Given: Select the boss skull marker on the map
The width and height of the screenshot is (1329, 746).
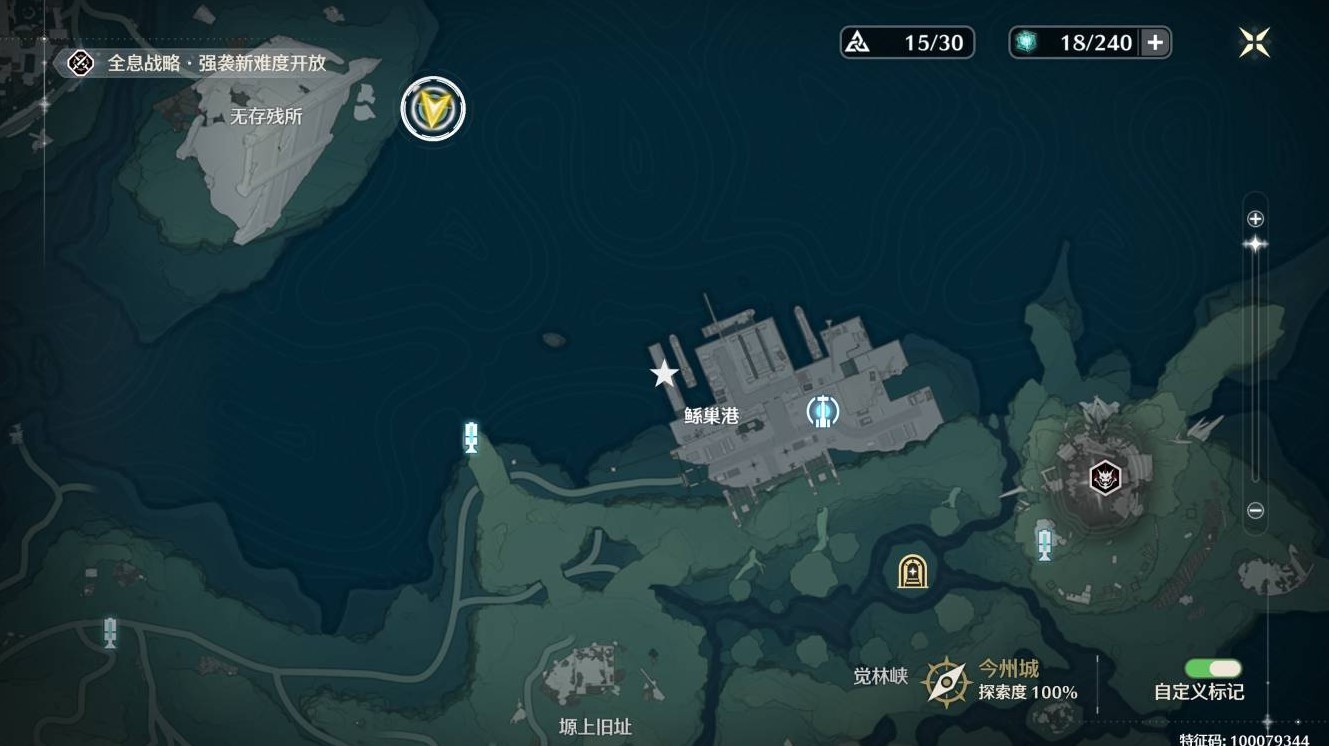Looking at the screenshot, I should (x=1104, y=478).
